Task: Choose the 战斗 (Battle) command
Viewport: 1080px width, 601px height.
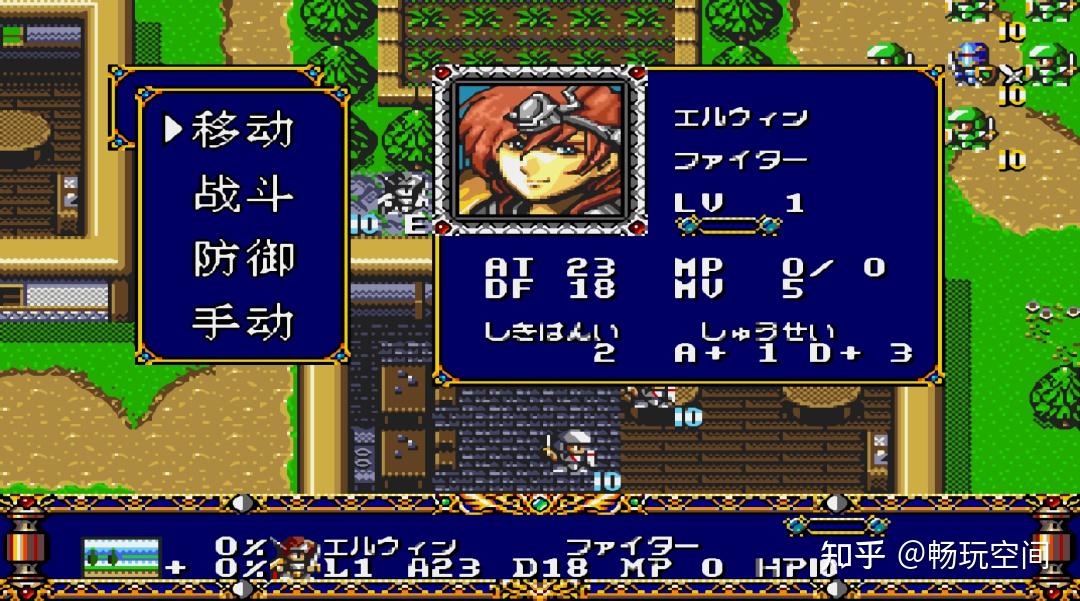Action: tap(243, 194)
